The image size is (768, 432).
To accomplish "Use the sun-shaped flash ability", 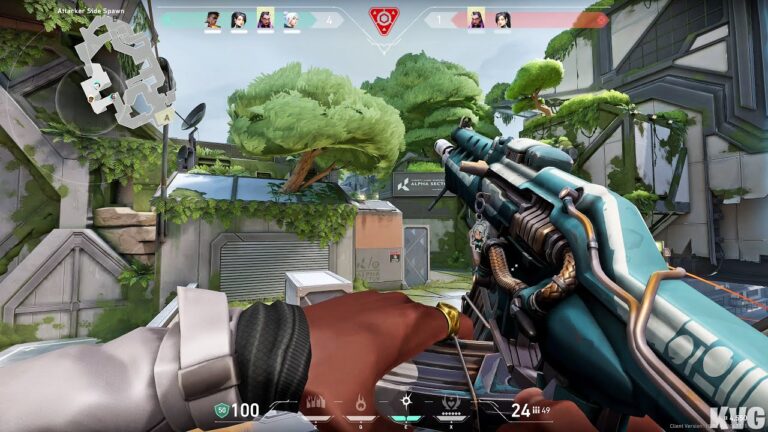I will click(407, 404).
